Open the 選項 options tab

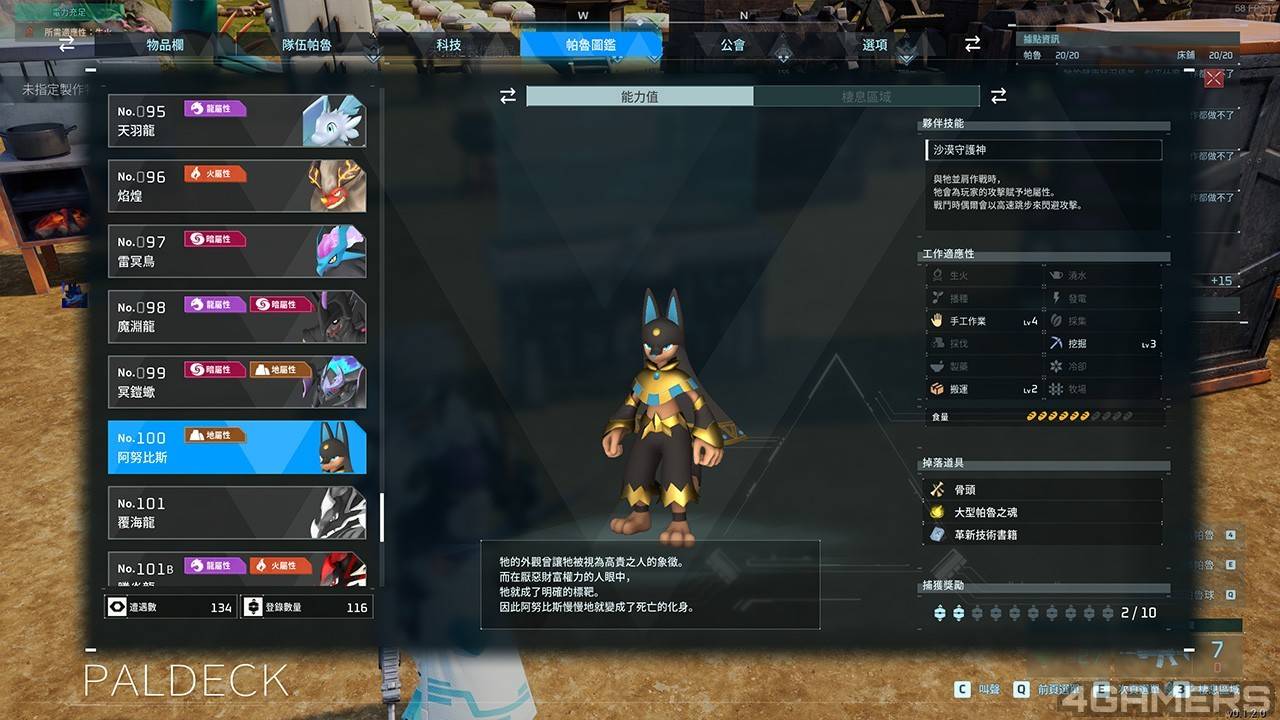(875, 45)
